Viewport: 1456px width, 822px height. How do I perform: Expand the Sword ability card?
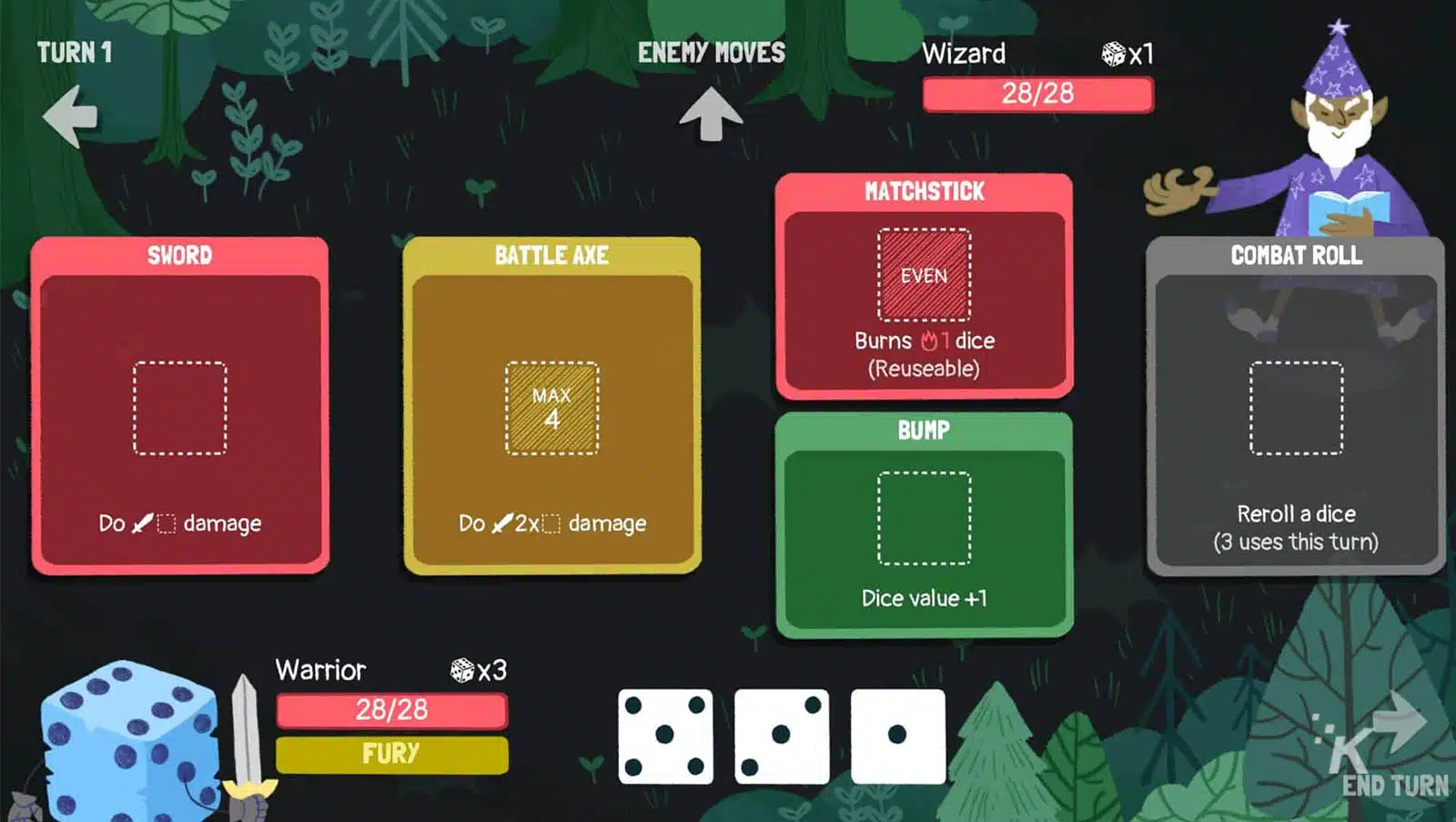tap(179, 256)
